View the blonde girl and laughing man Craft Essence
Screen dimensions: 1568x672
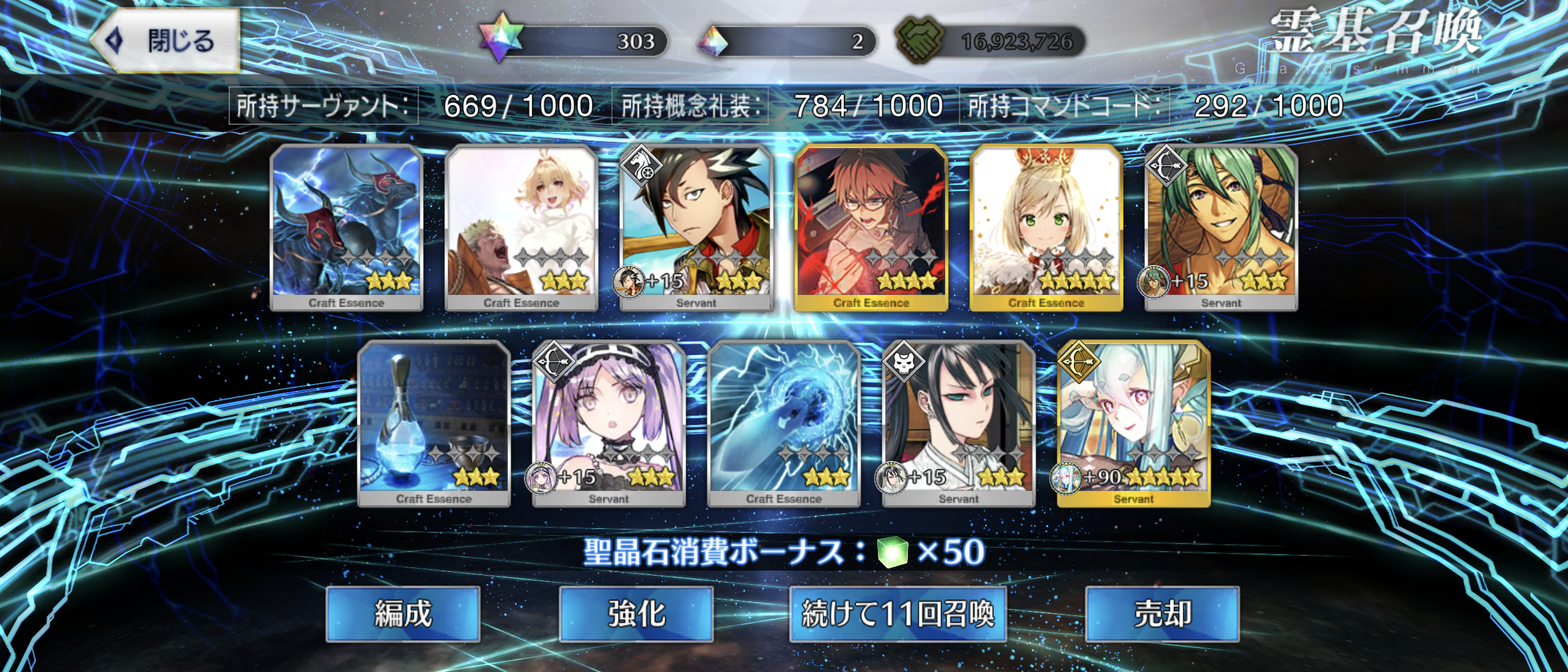pos(521,227)
